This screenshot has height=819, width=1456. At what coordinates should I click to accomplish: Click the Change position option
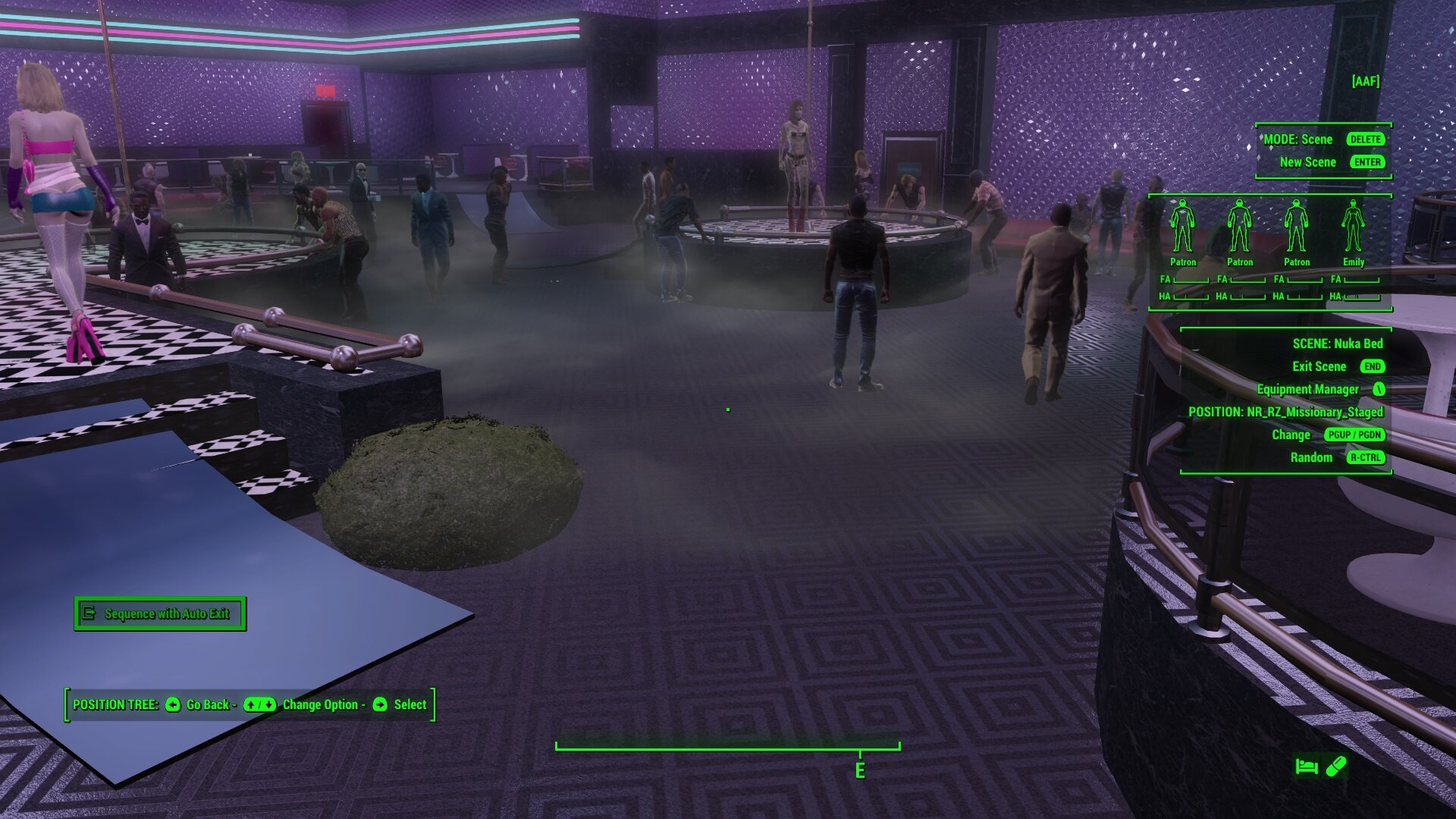coord(1291,435)
